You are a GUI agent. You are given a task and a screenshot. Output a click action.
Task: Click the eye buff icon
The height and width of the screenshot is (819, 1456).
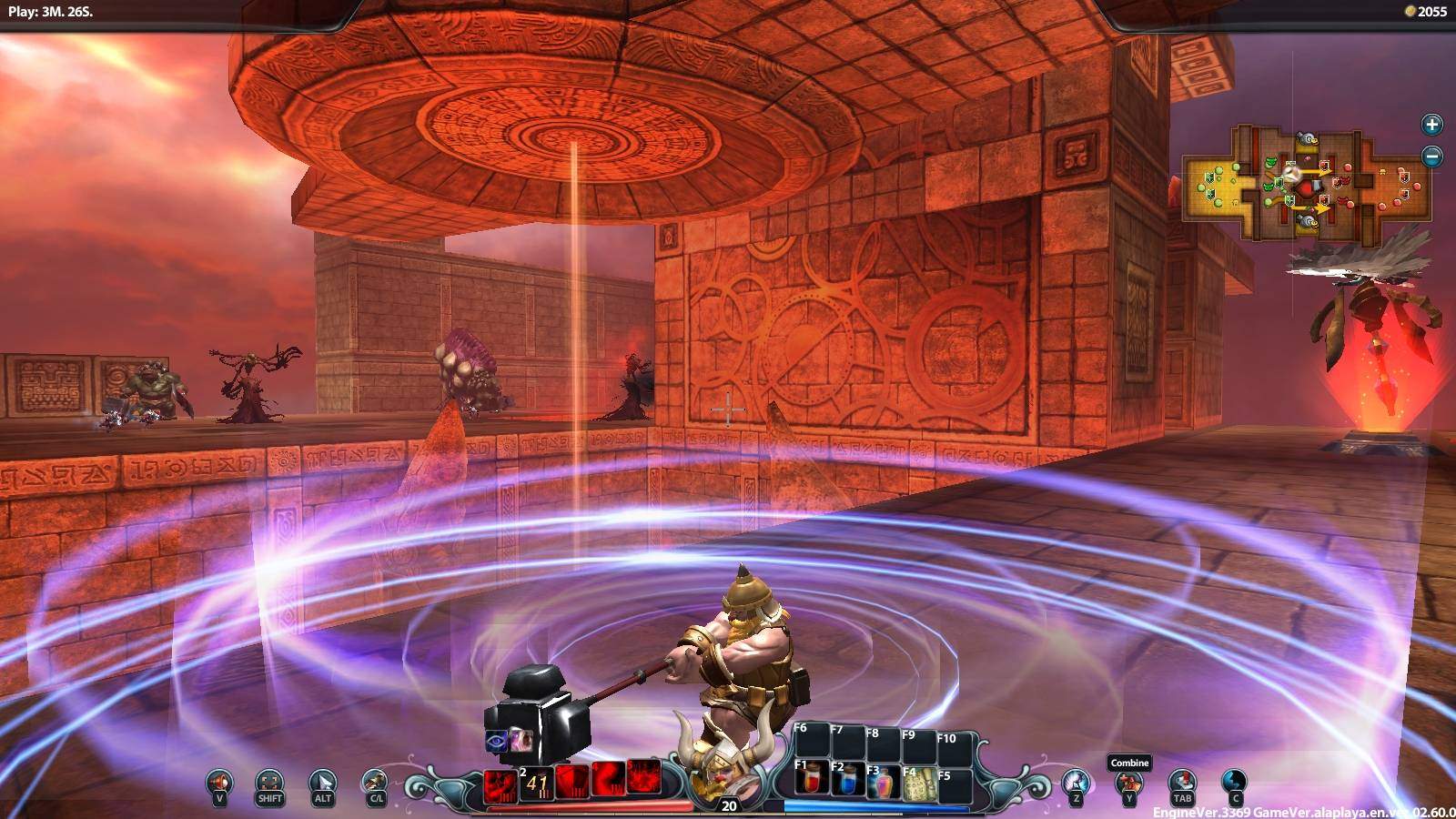click(x=497, y=740)
